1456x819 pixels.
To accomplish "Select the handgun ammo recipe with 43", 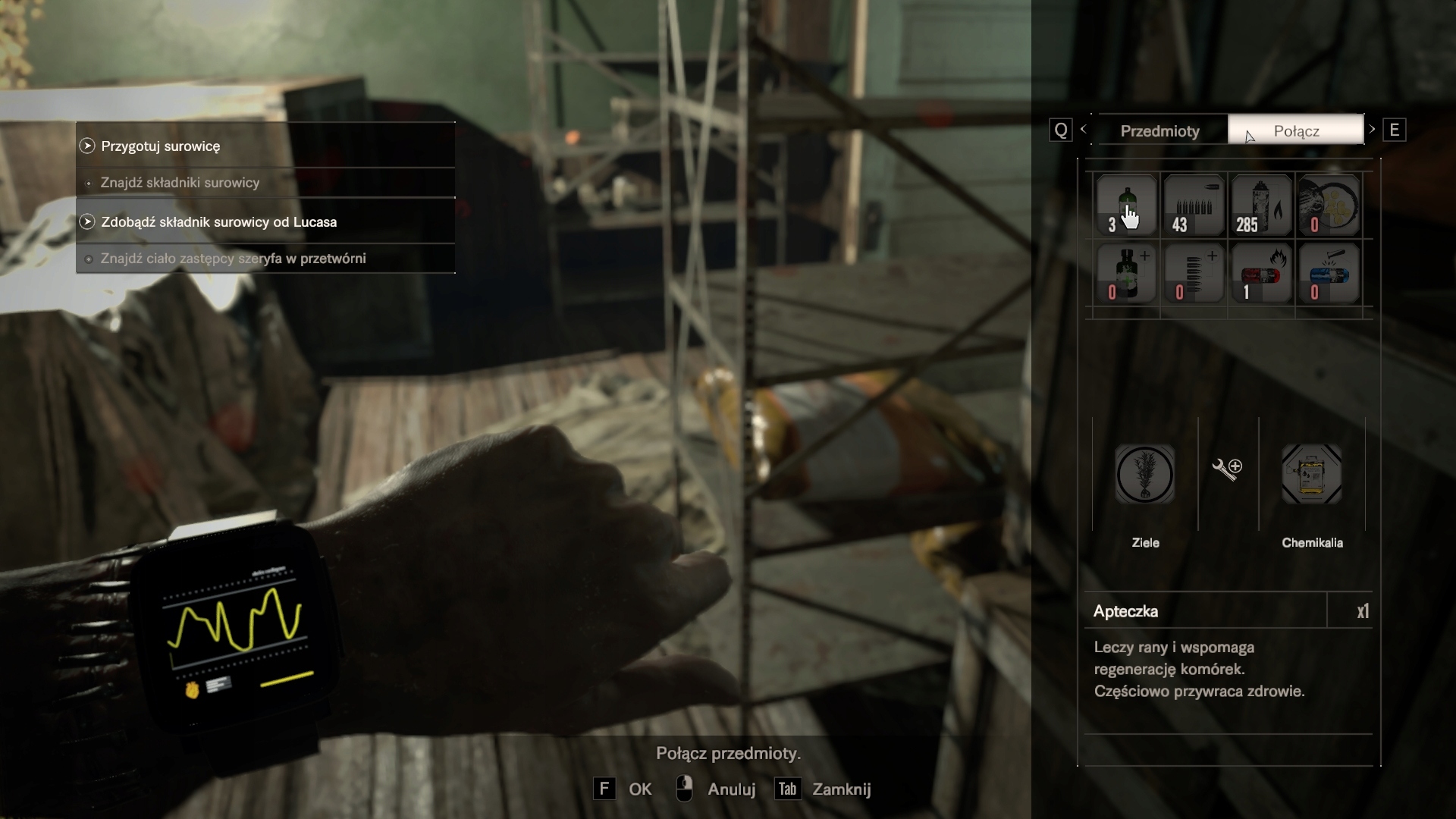I will click(x=1194, y=206).
